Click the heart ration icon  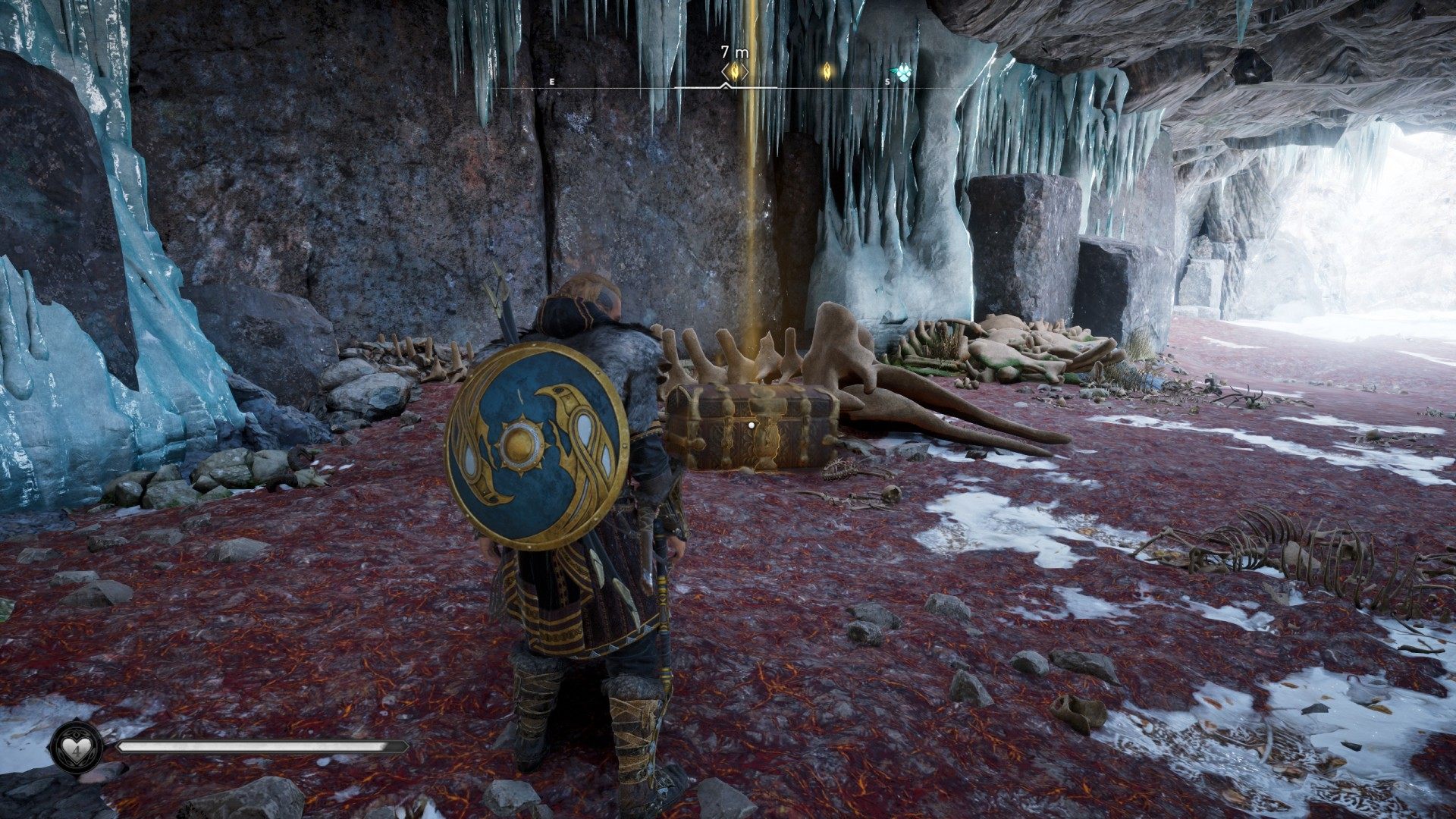pos(77,747)
